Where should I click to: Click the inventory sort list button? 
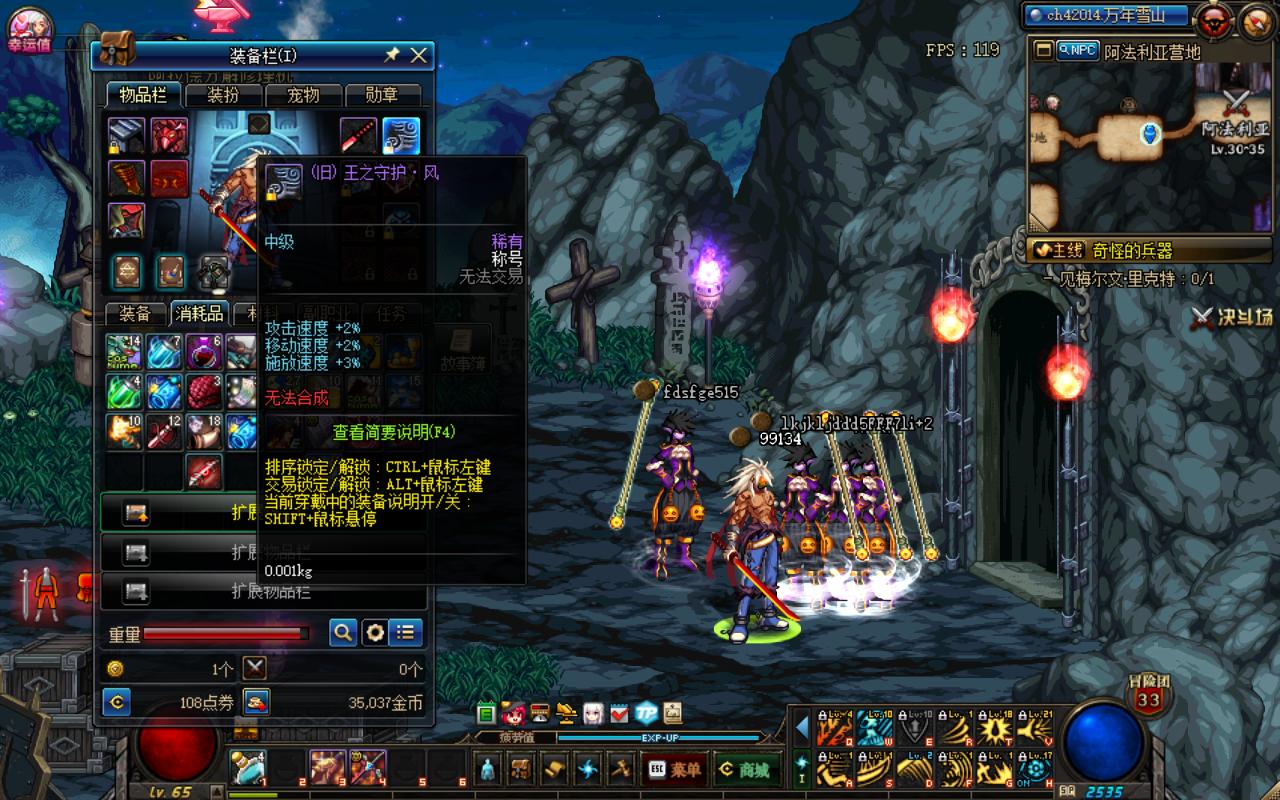pyautogui.click(x=405, y=632)
